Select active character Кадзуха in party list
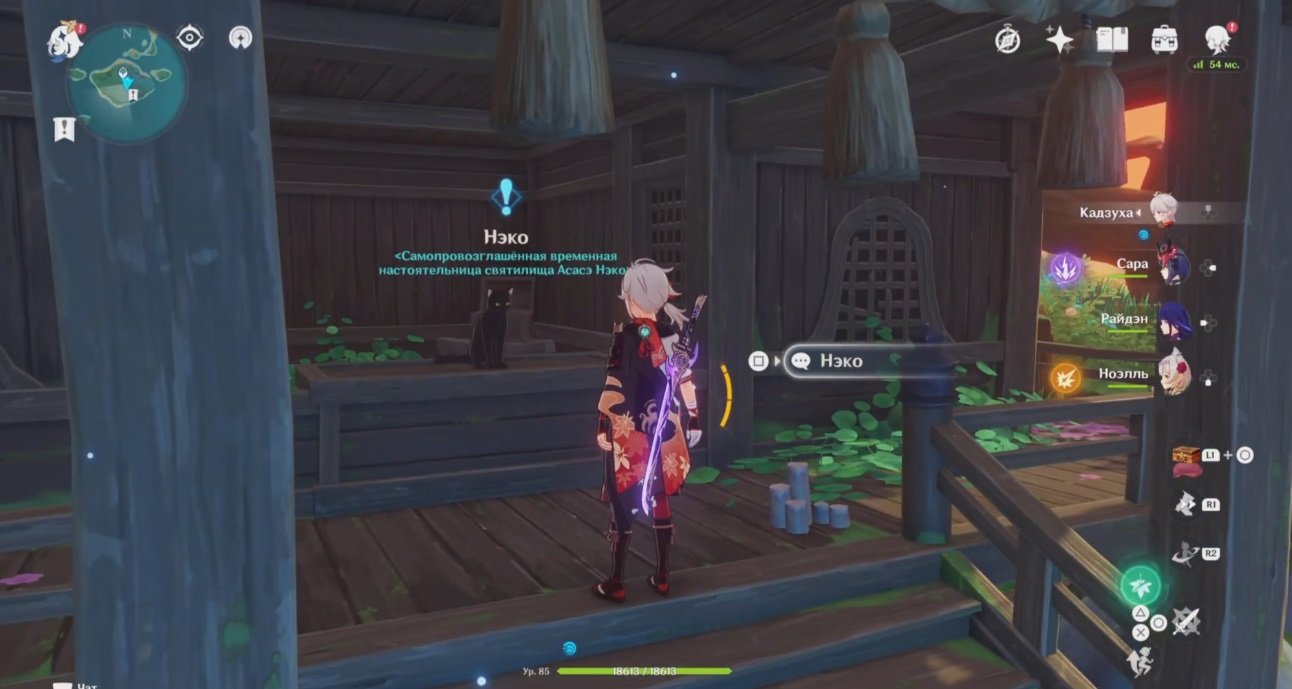This screenshot has width=1292, height=689. [x=1163, y=211]
